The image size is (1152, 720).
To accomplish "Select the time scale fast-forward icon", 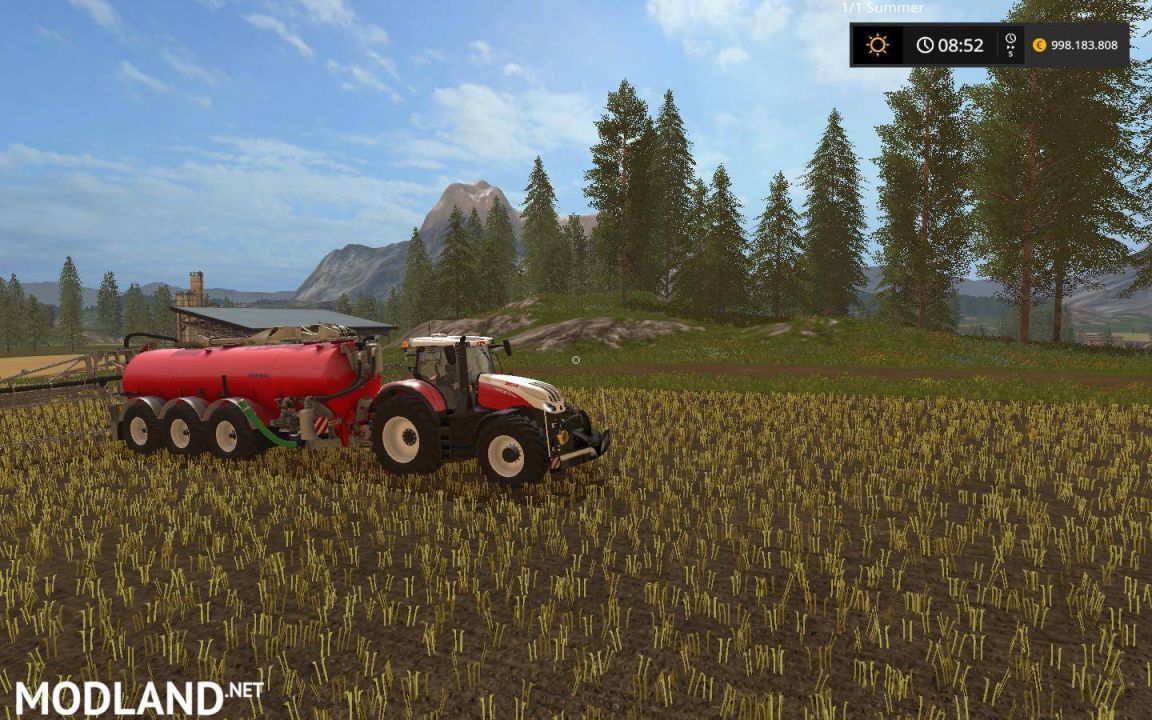I will tap(1010, 45).
